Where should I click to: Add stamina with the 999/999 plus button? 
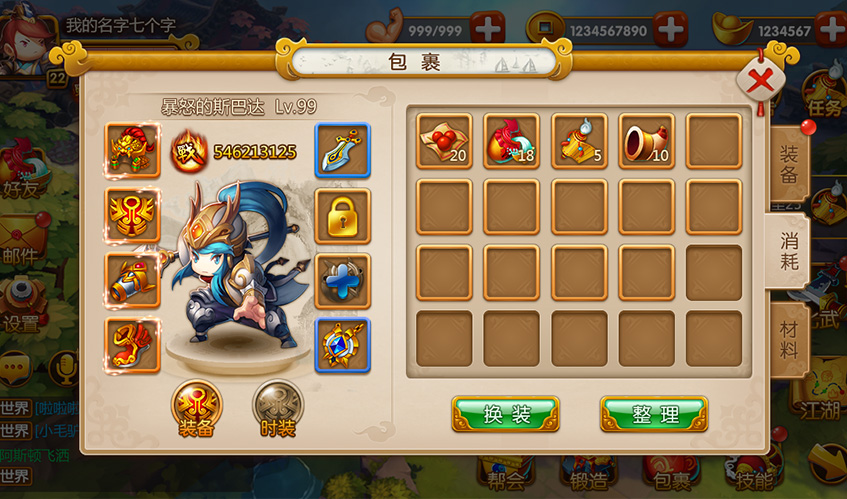pos(487,29)
